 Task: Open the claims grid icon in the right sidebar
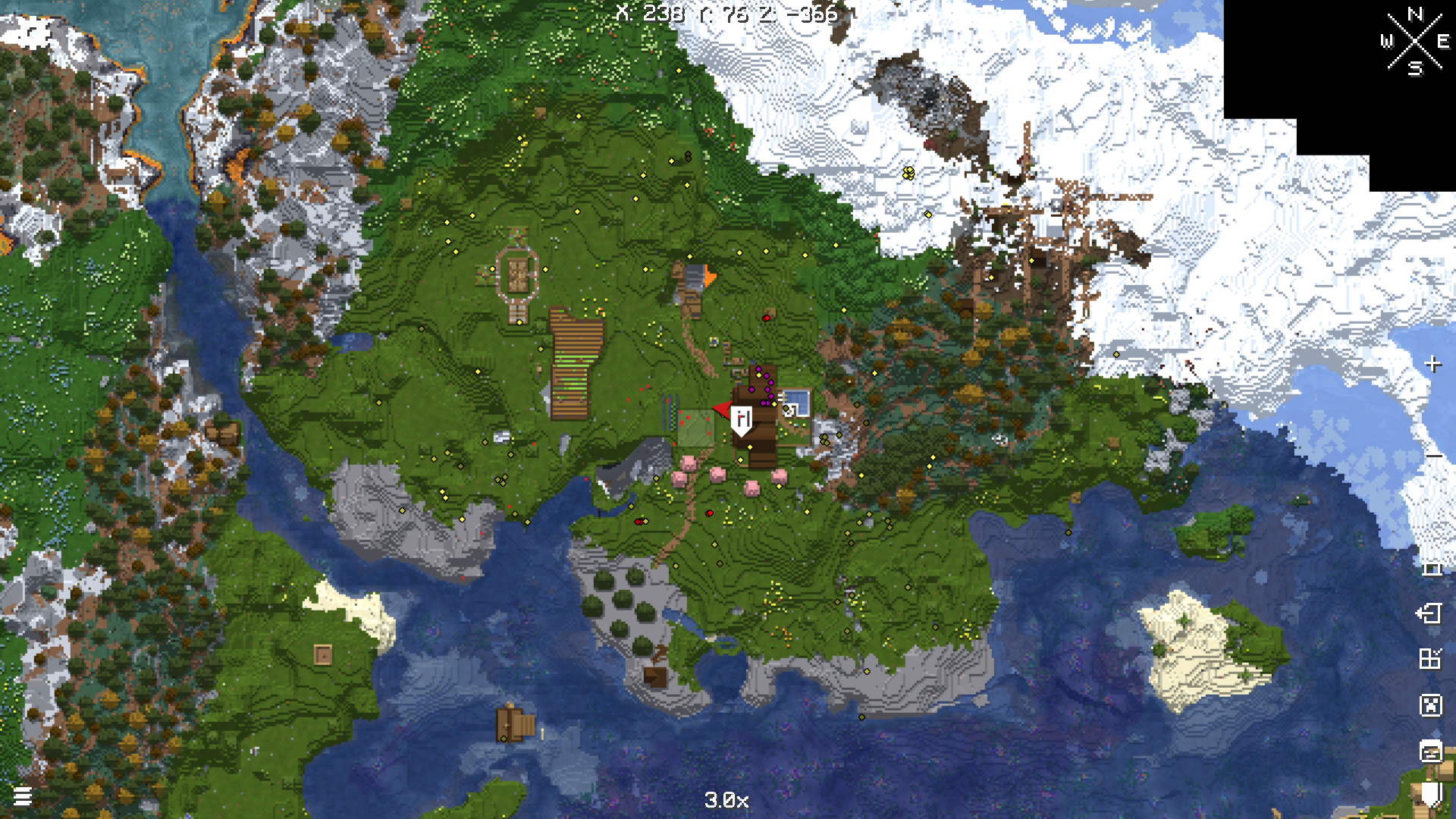tap(1432, 659)
